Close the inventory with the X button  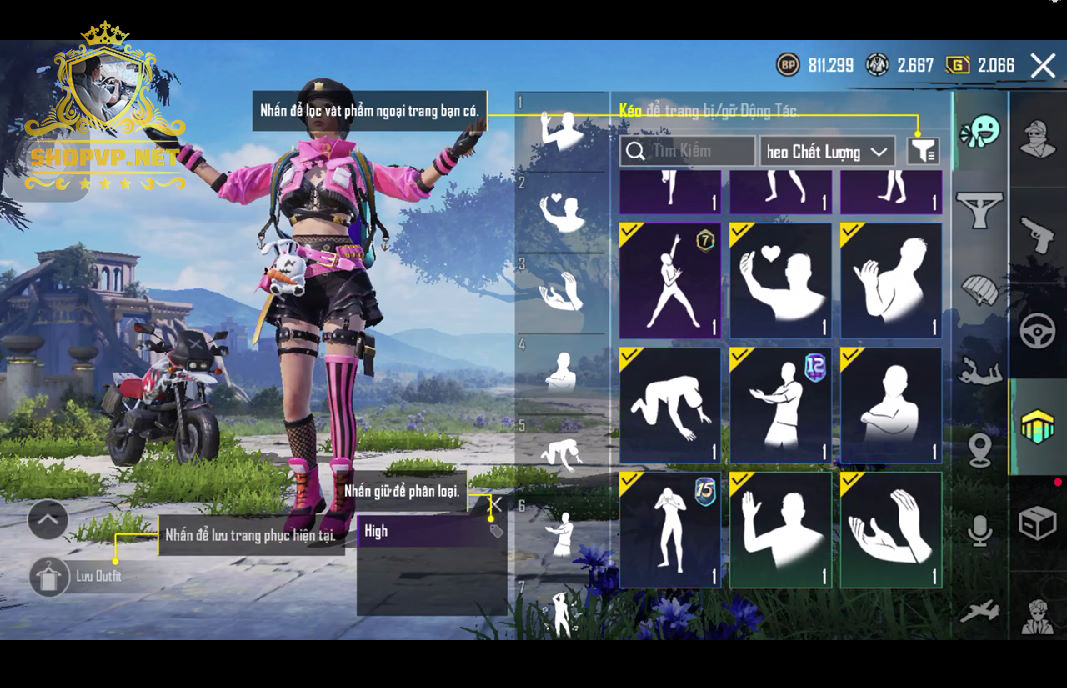(x=1043, y=66)
